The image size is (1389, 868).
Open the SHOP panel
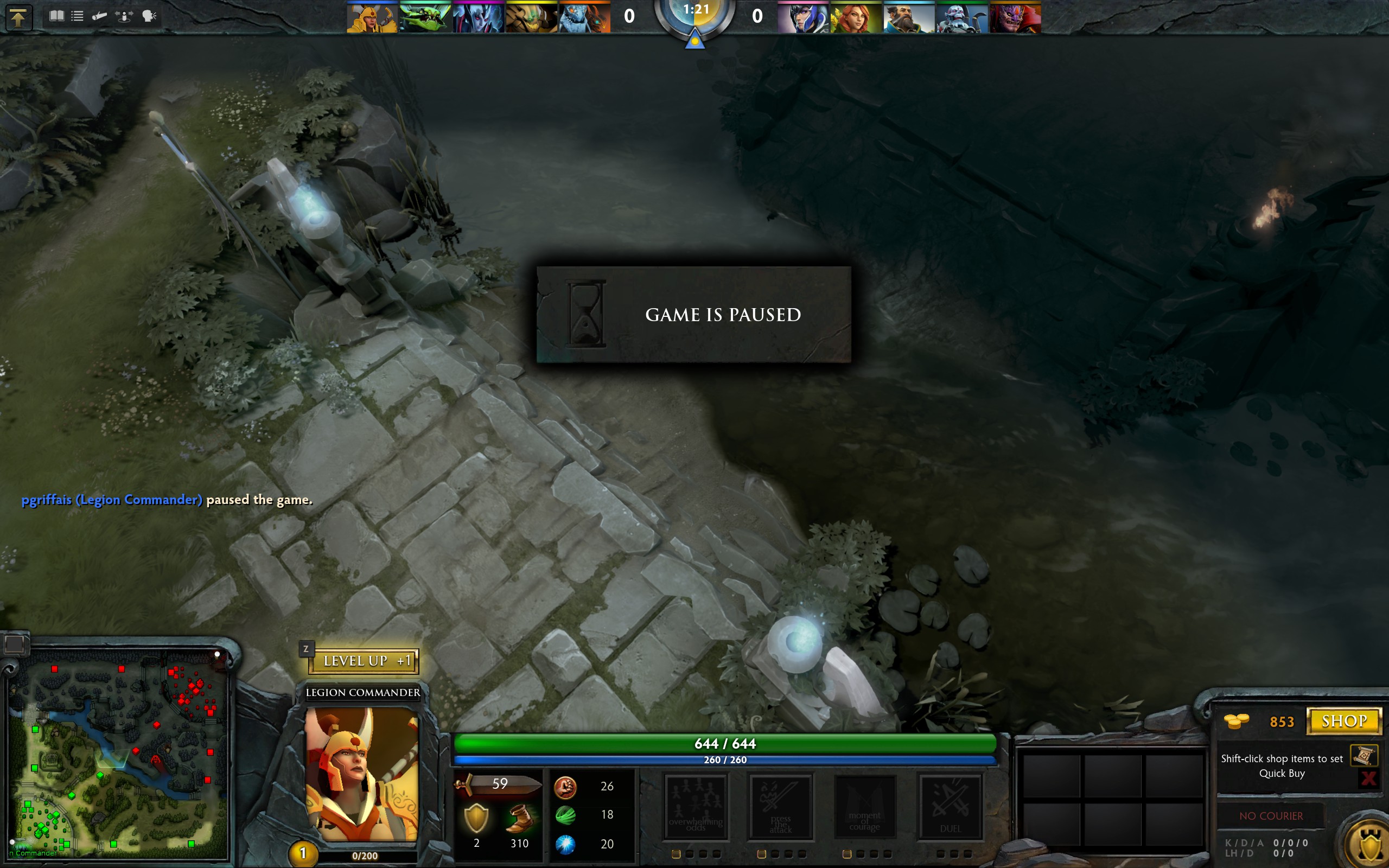[x=1343, y=721]
